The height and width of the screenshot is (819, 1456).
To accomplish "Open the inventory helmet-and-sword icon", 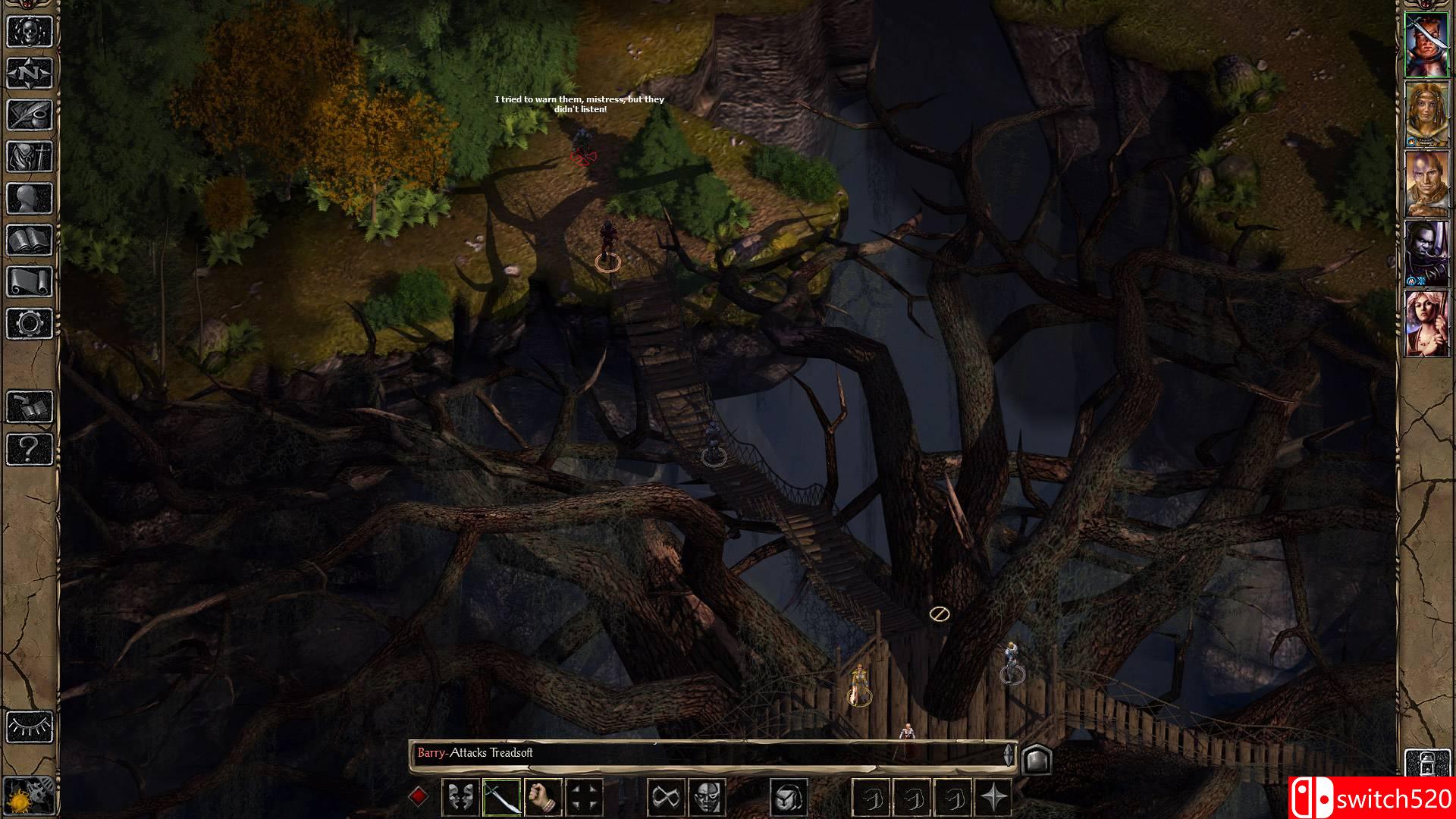I will [x=30, y=157].
